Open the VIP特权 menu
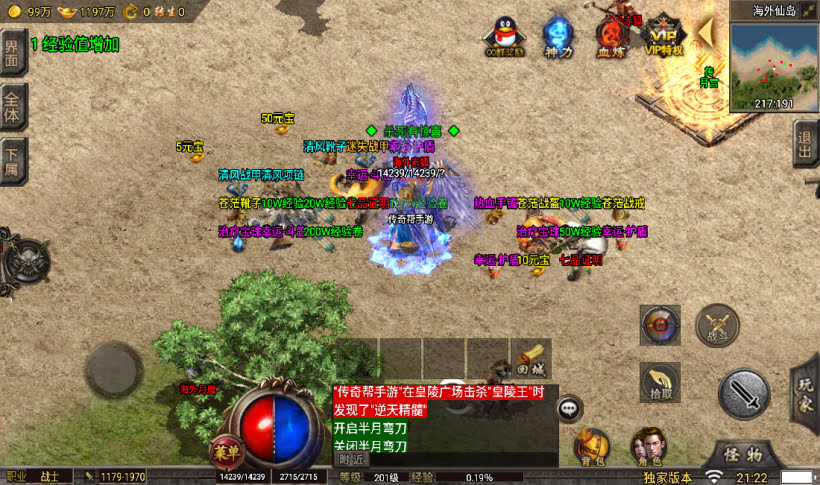 click(x=663, y=36)
